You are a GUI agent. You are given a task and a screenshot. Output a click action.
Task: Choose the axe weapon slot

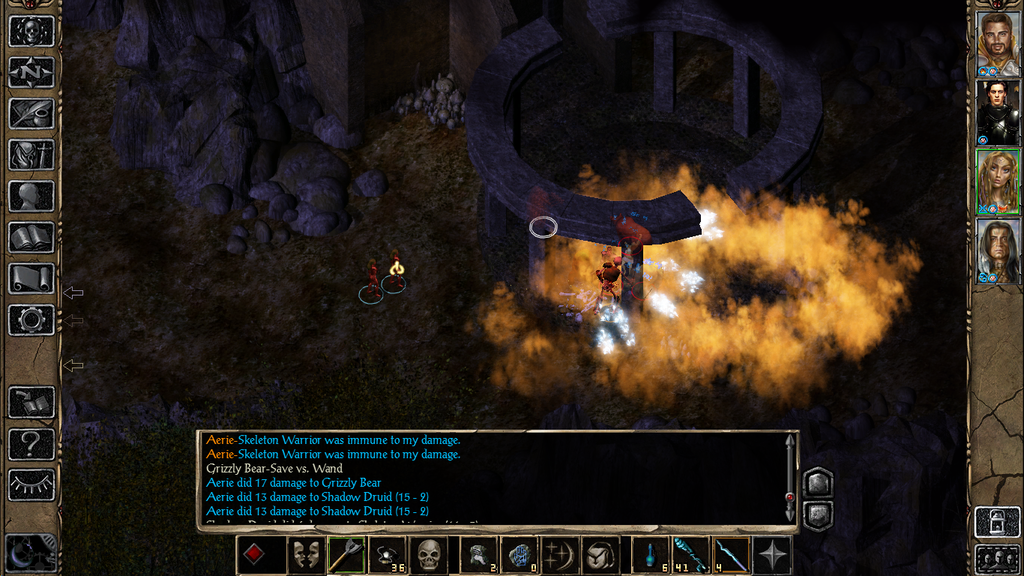345,555
